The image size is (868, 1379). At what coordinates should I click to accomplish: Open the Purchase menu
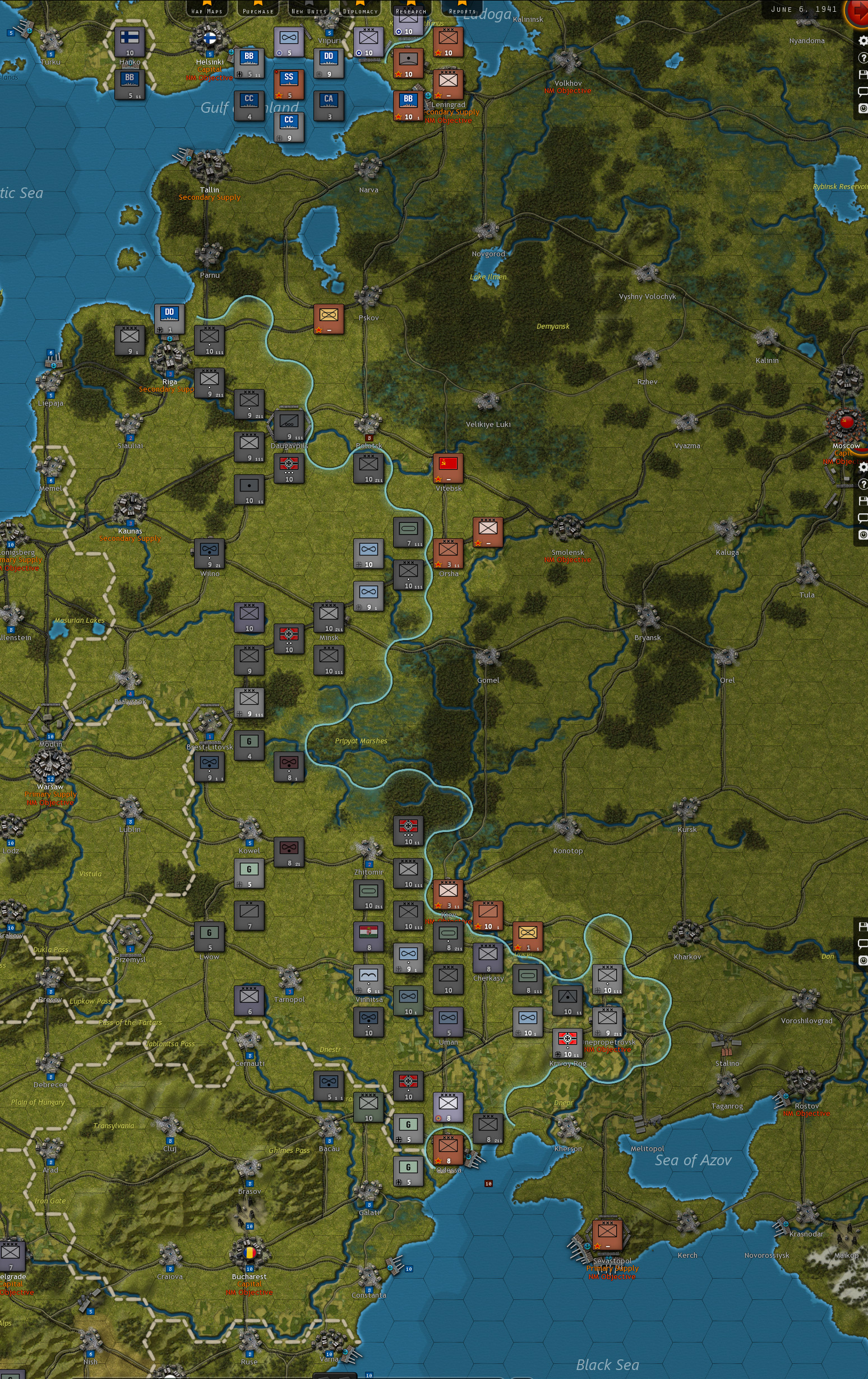[258, 9]
